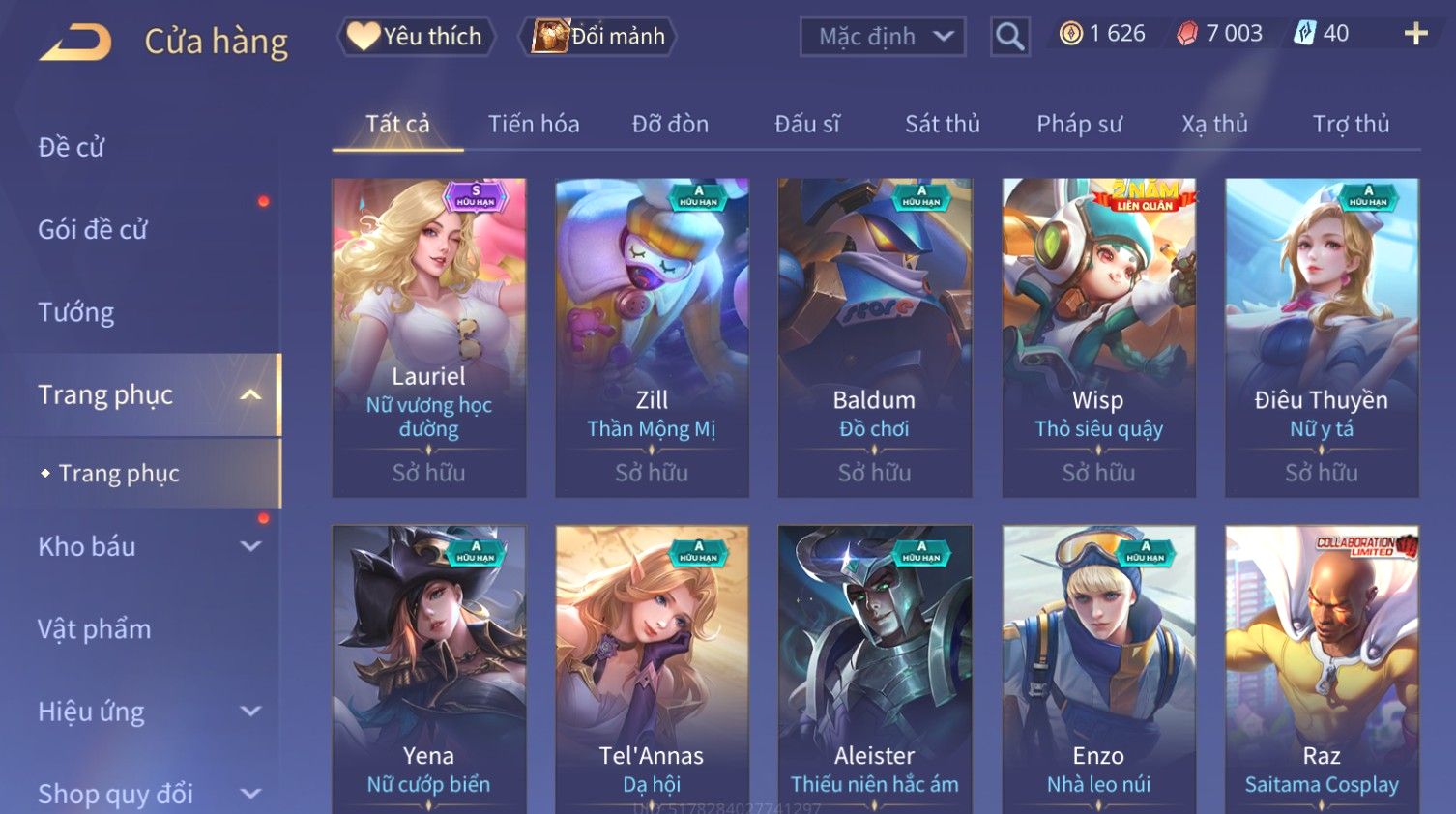
Task: Expand the Mặc định sort dropdown
Action: (882, 37)
